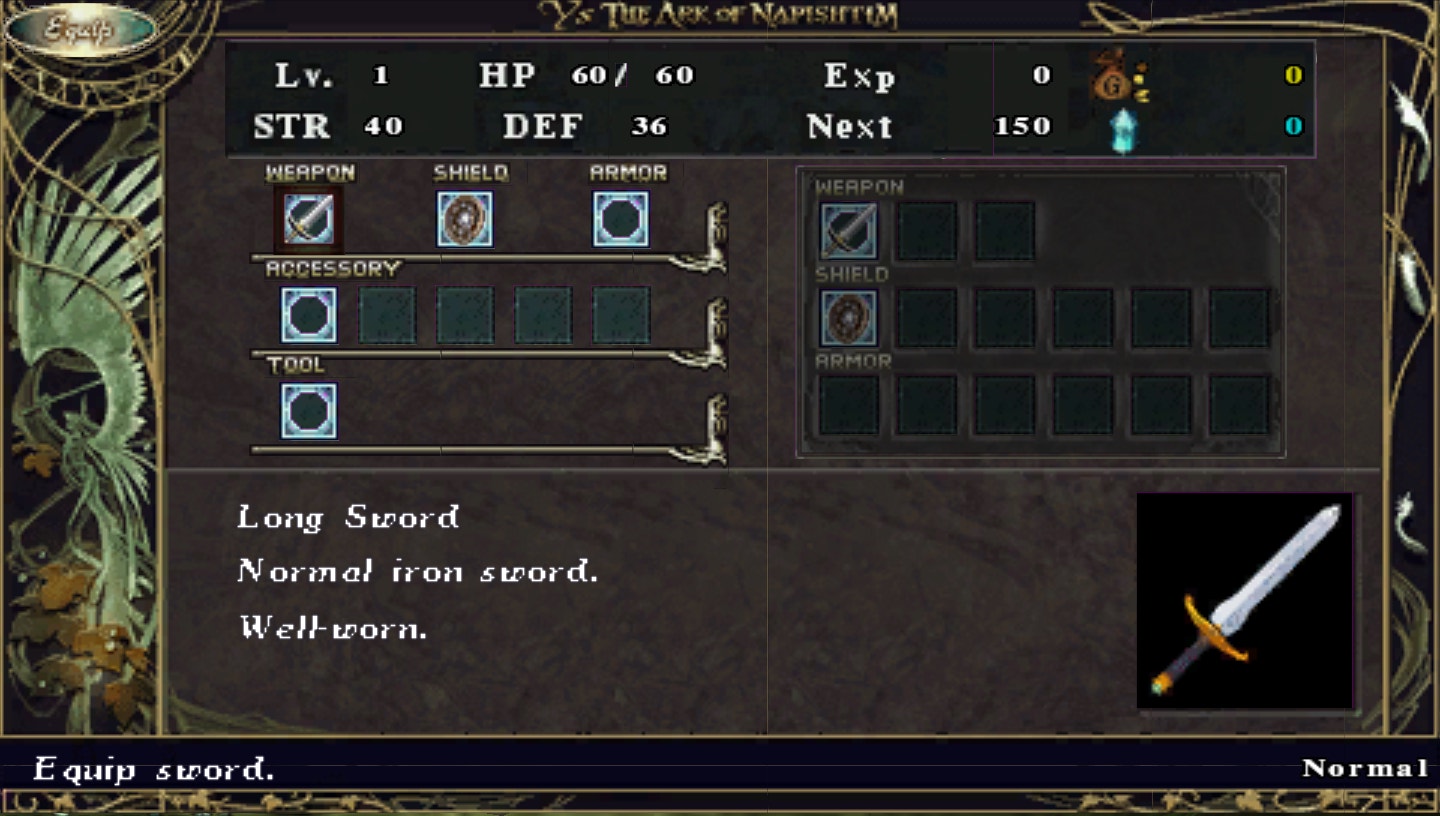Choose the Long Sword in the dark inventory panel

[x=849, y=231]
